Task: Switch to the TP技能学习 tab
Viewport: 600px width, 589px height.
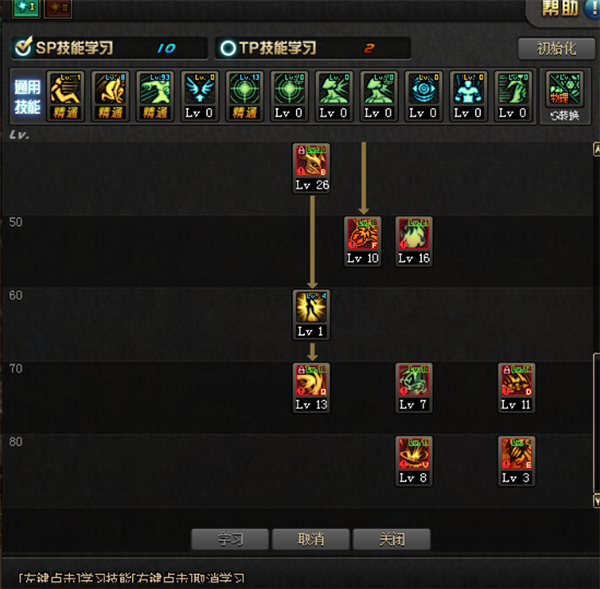Action: pos(312,48)
